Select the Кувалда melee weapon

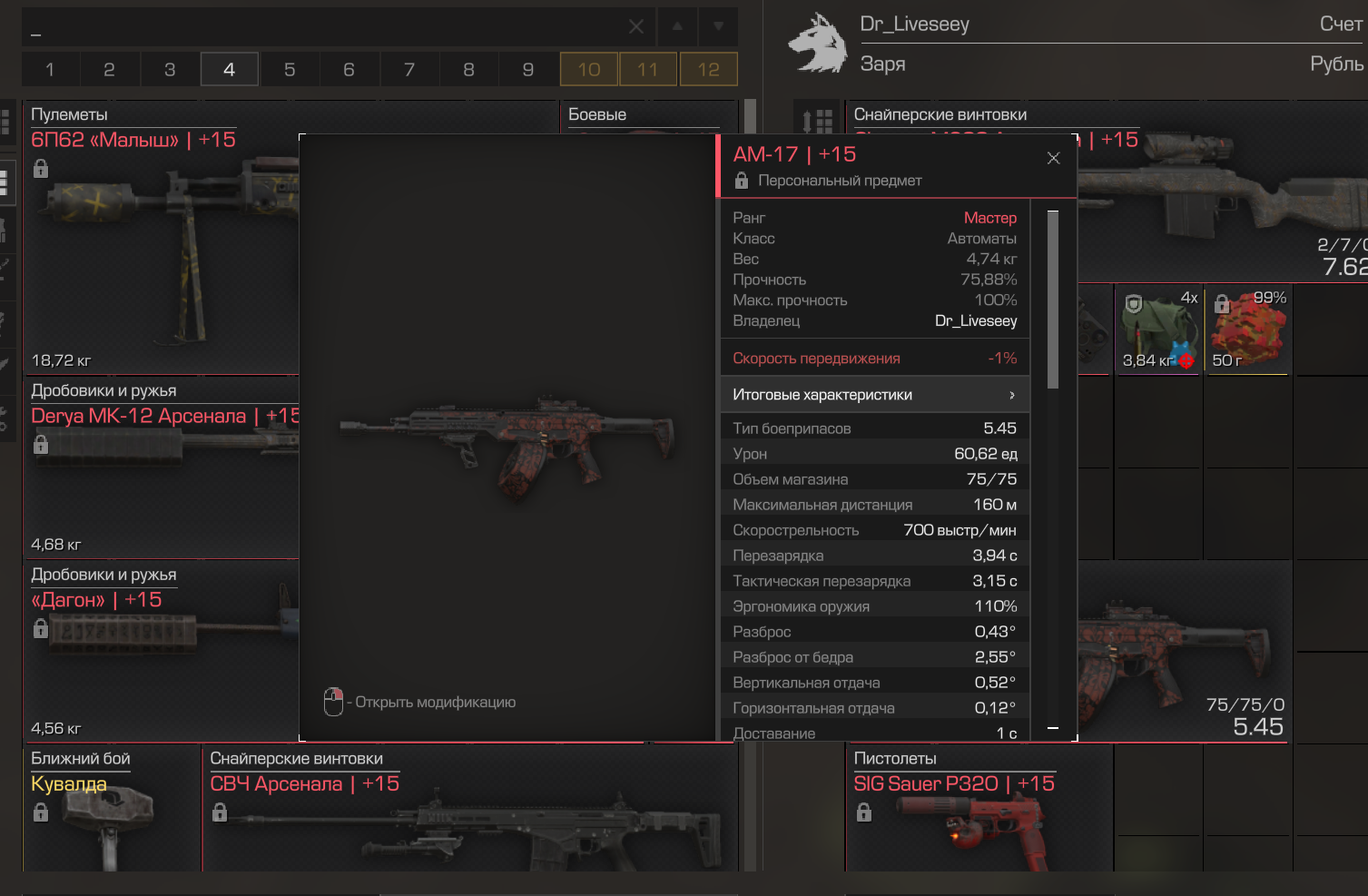pos(109,817)
